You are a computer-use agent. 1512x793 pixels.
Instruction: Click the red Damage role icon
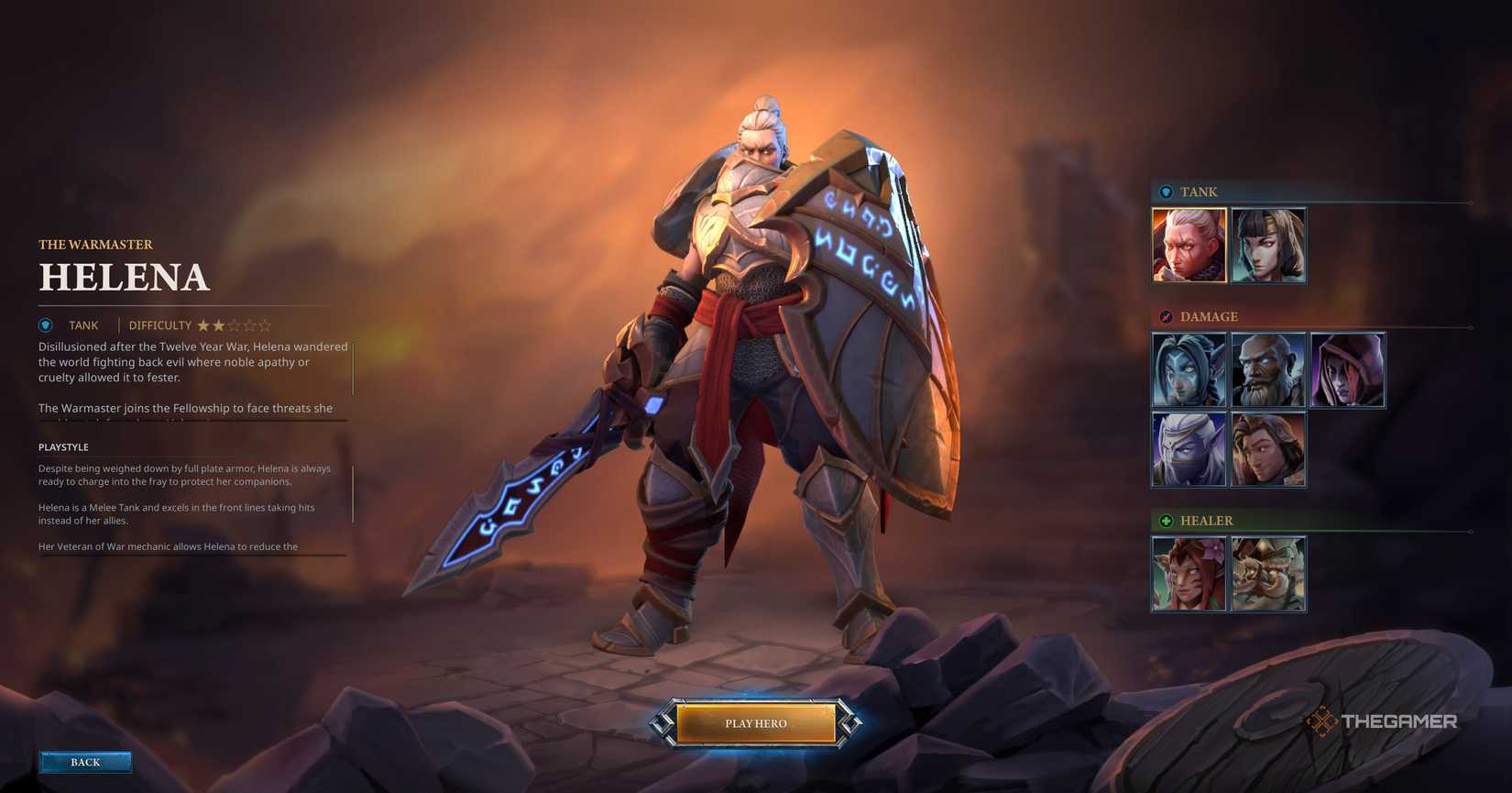coord(1166,316)
